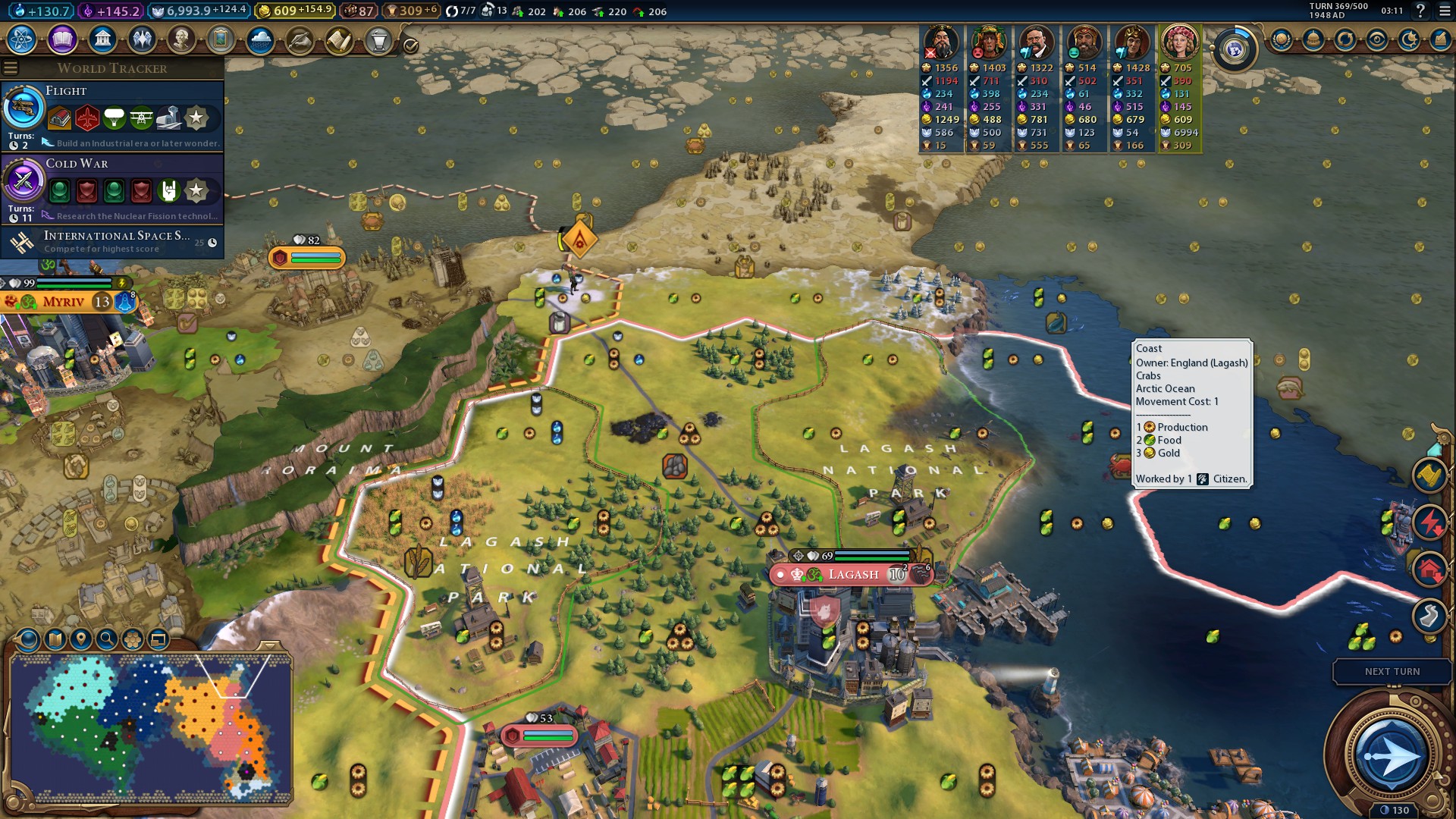Click the world minimap
Screen dimensions: 1456x819
(150, 728)
